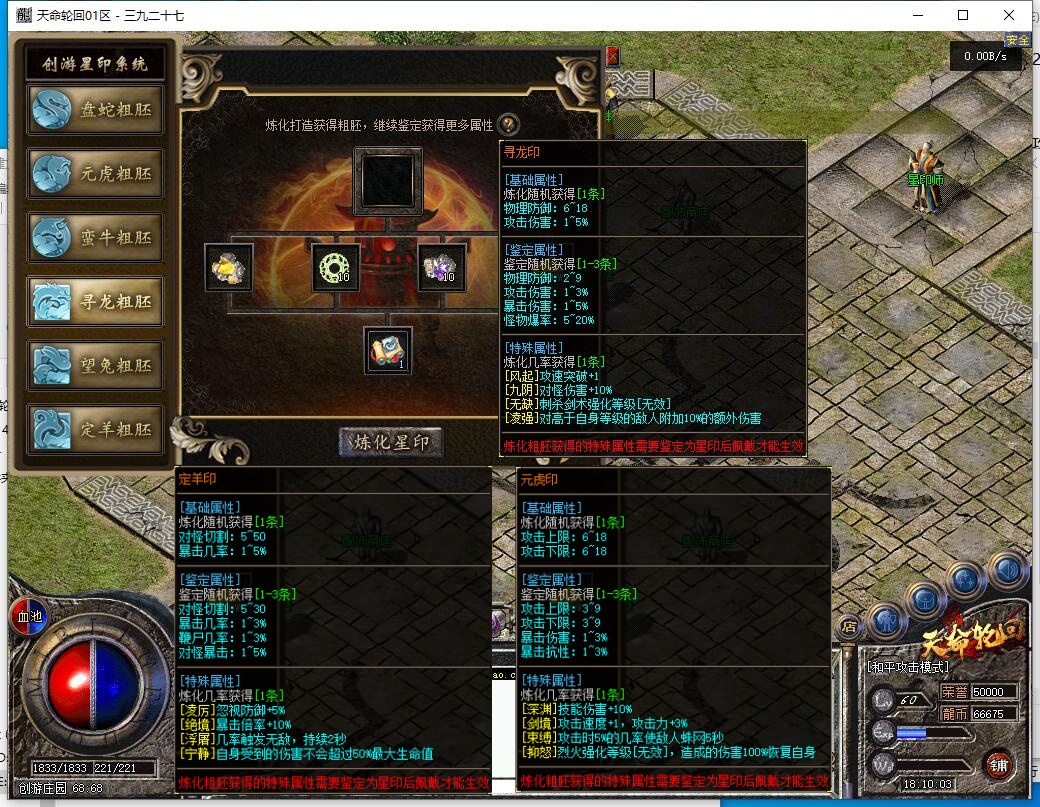Maximize the game window
Screen dimensions: 1040x807
click(963, 15)
